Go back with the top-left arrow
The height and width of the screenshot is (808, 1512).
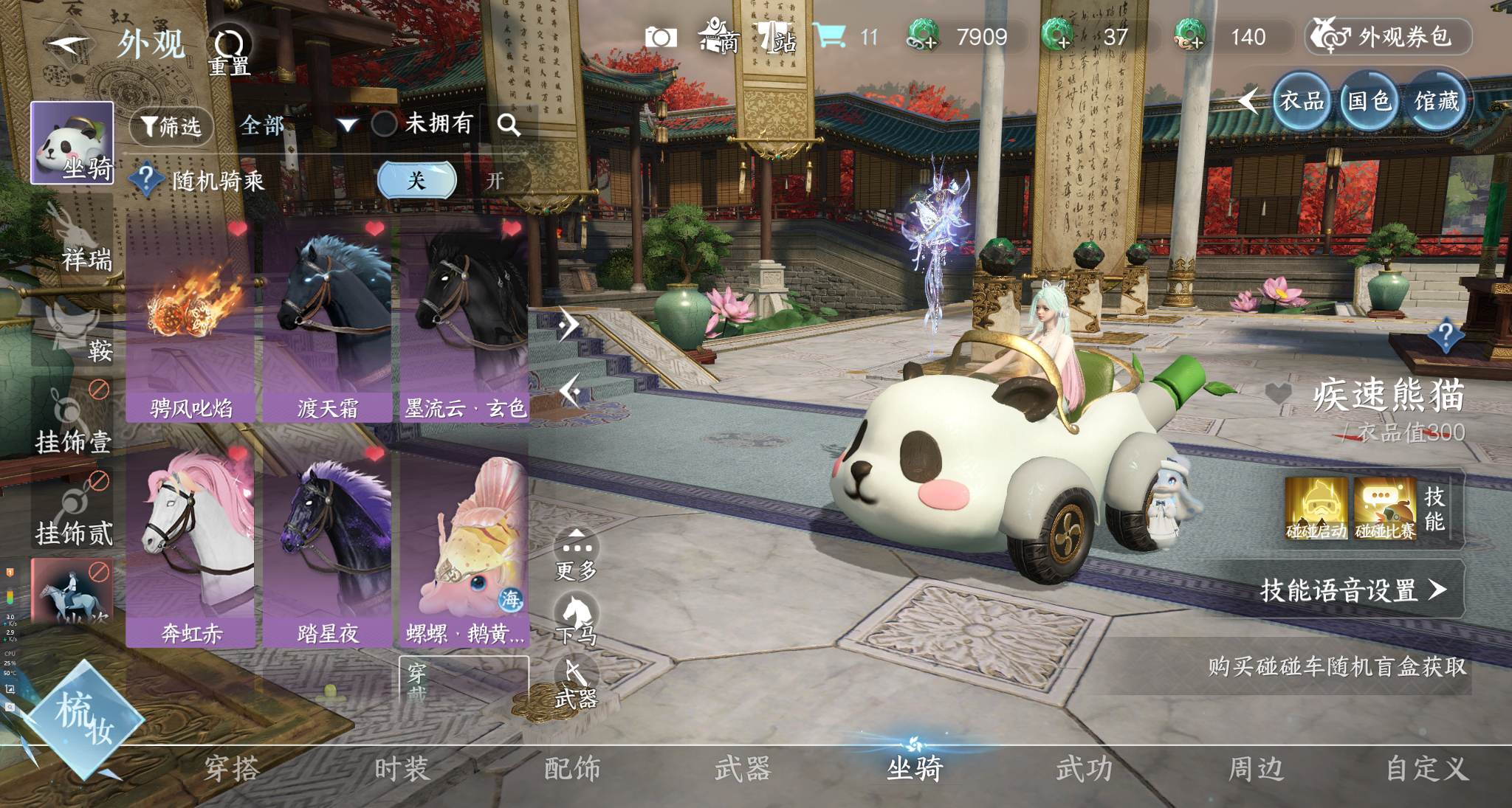click(x=68, y=44)
